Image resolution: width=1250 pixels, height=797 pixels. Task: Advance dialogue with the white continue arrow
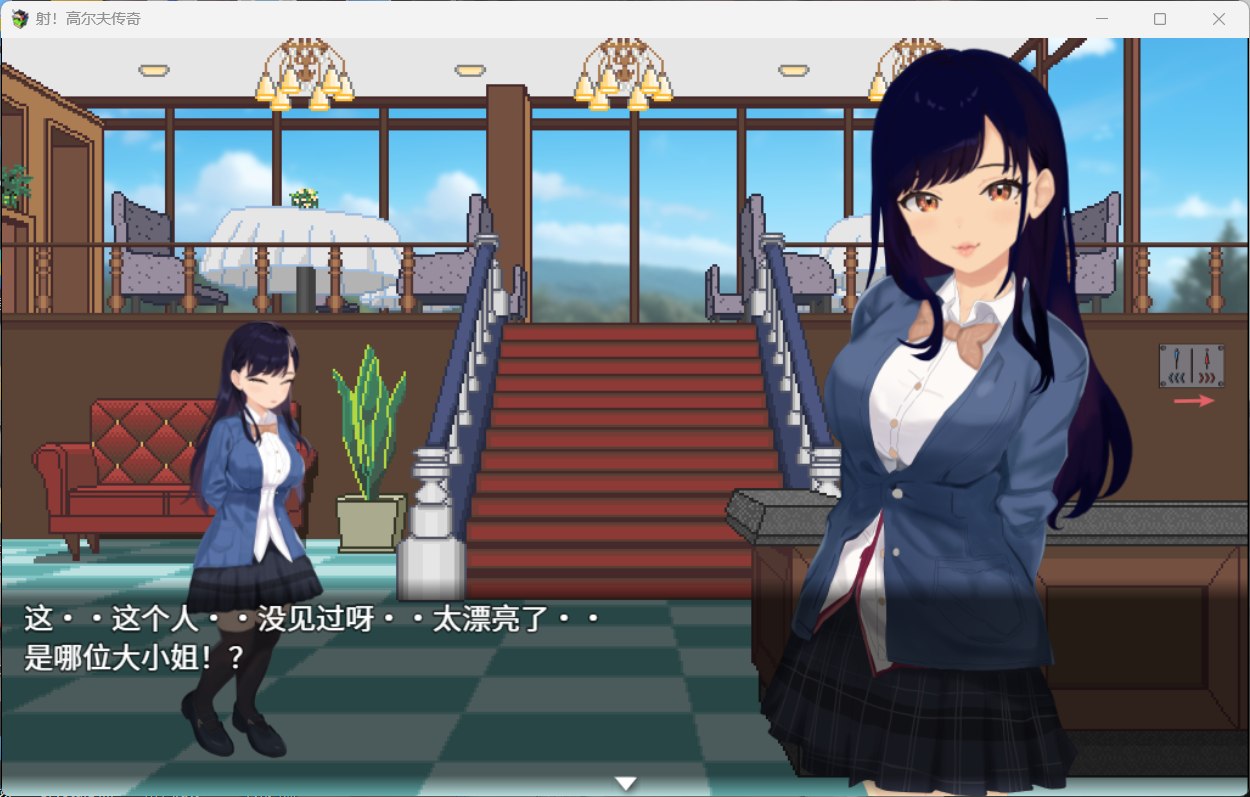625,783
